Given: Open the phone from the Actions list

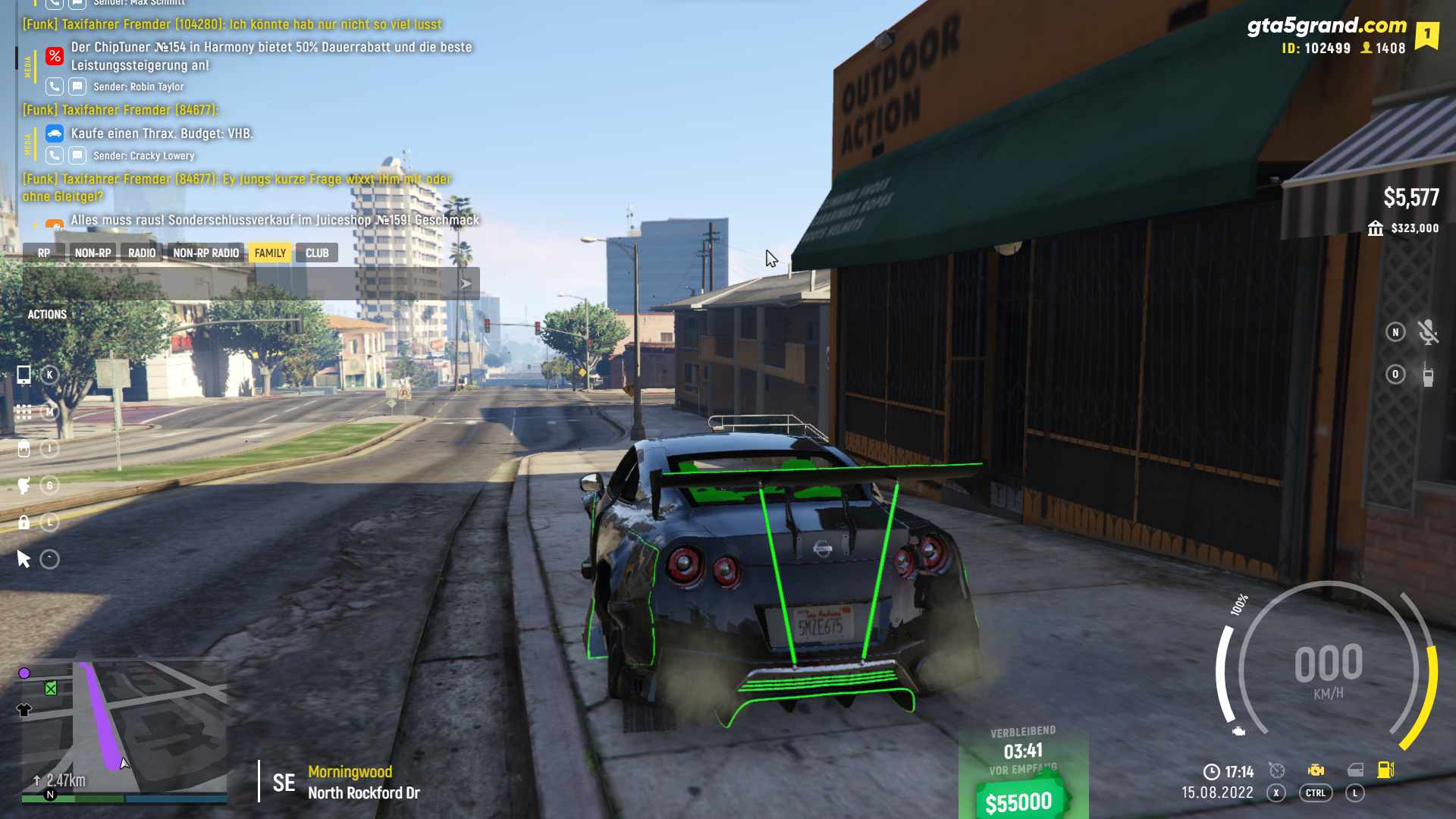Looking at the screenshot, I should [24, 375].
